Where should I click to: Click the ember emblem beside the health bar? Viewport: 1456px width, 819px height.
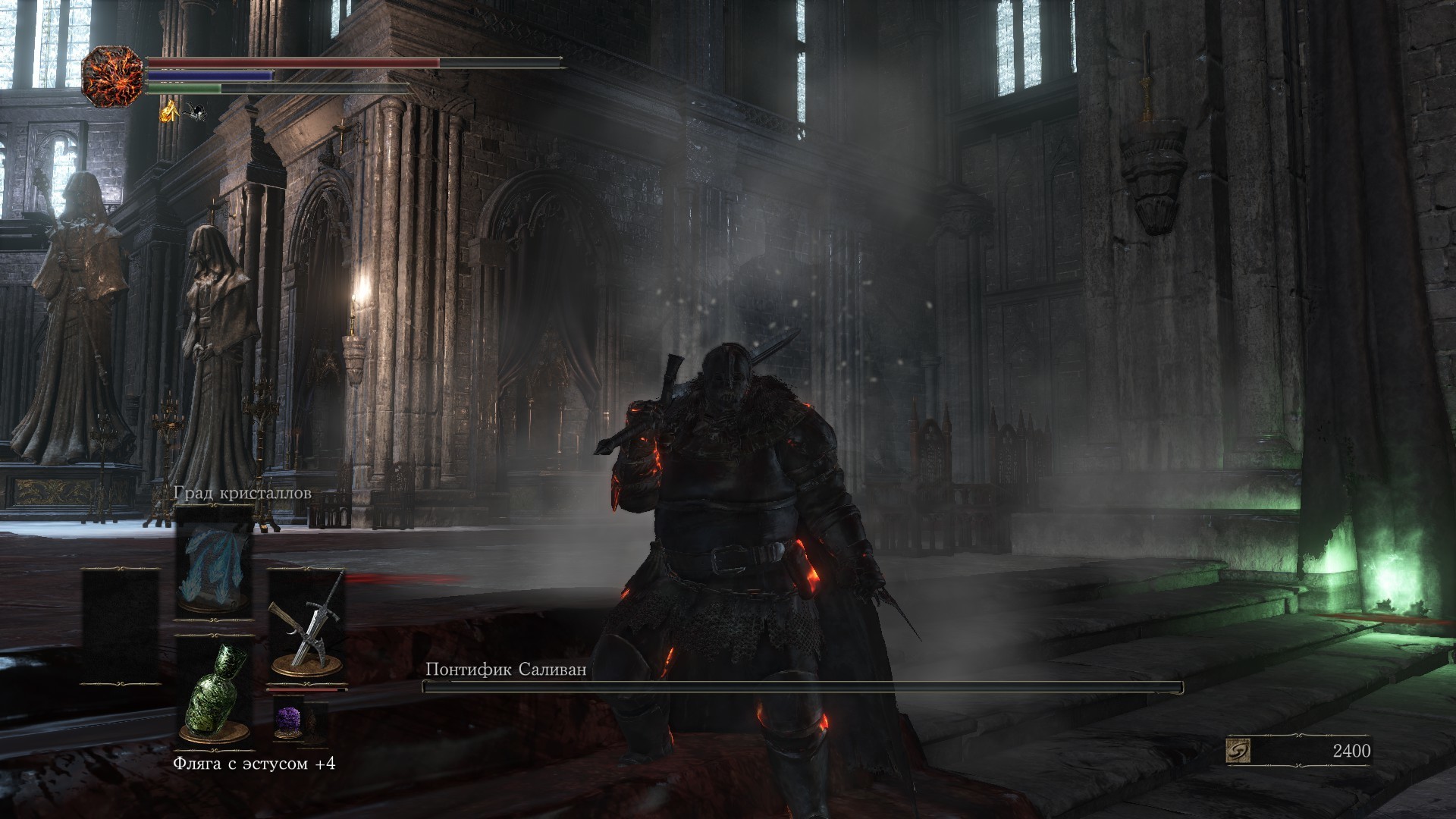pos(112,76)
